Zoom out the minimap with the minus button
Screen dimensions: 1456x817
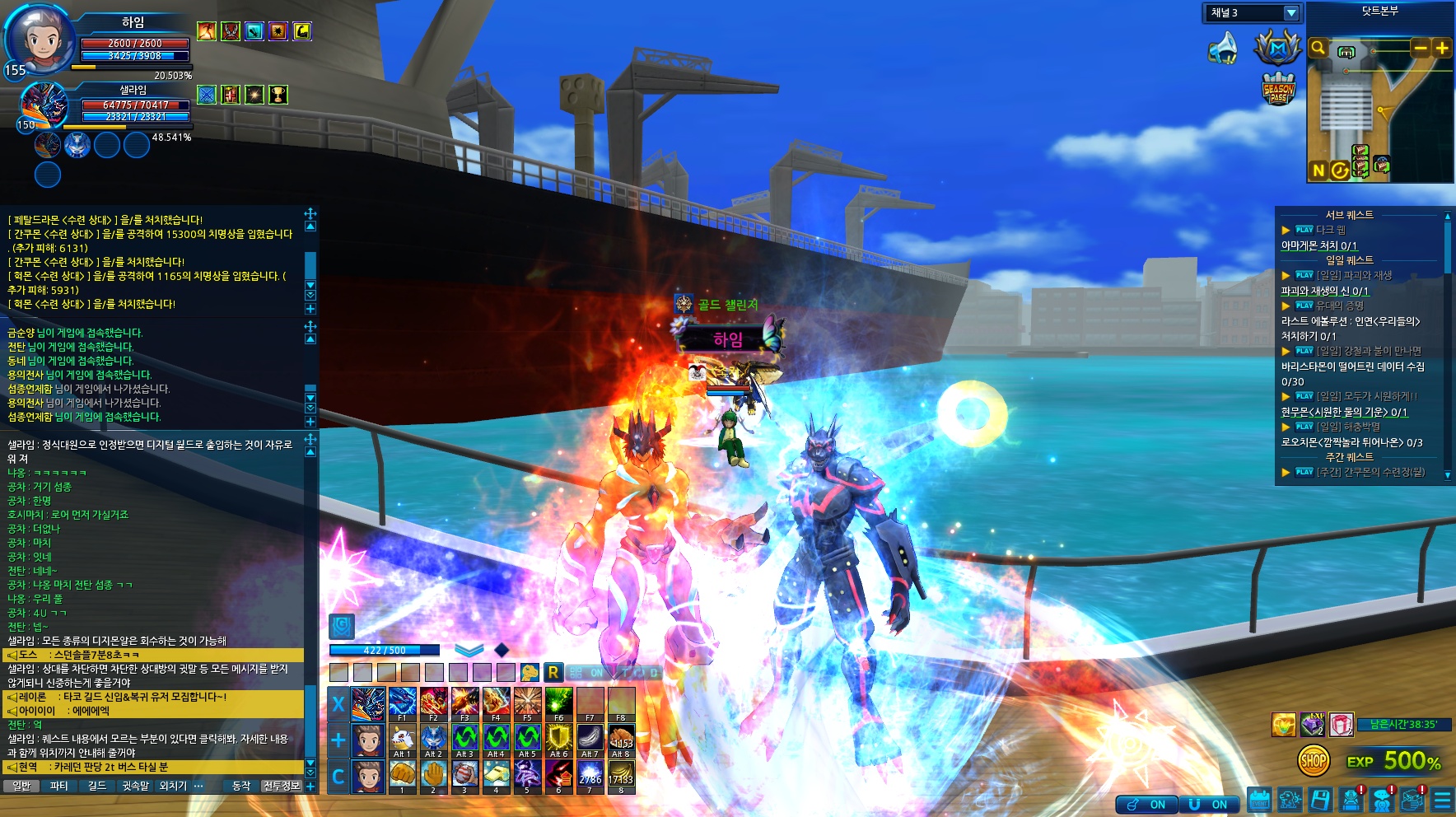pyautogui.click(x=1421, y=48)
